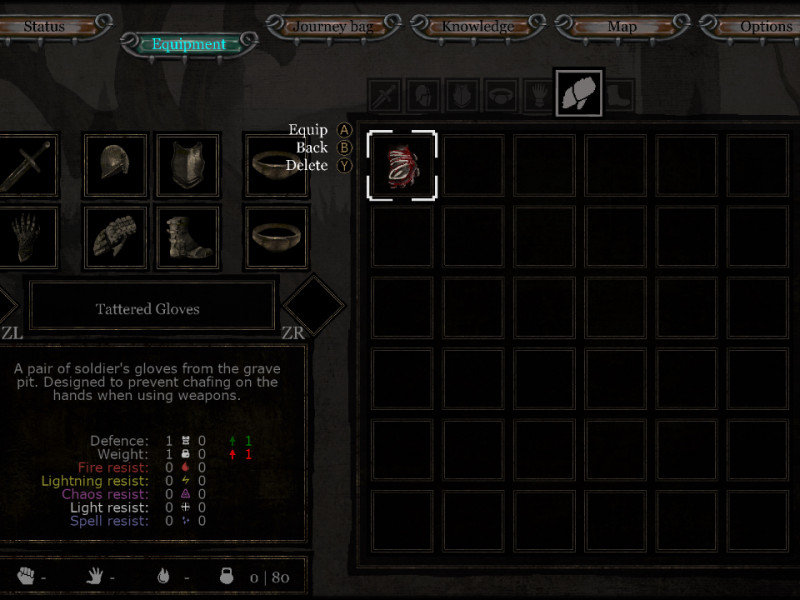This screenshot has width=800, height=600.
Task: Open the Status tab
Action: pos(43,26)
